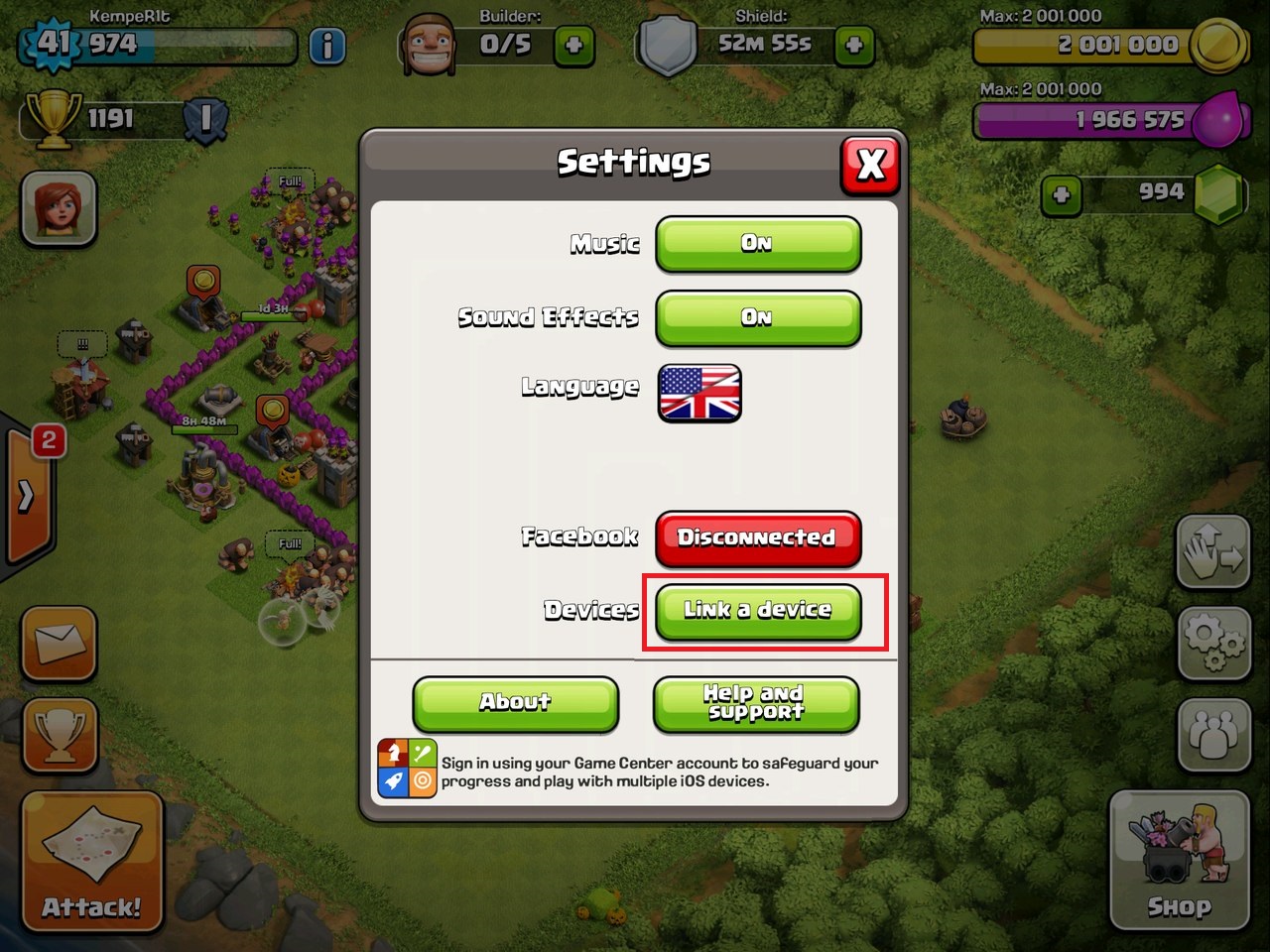
Task: Toggle the Music setting
Action: point(758,244)
